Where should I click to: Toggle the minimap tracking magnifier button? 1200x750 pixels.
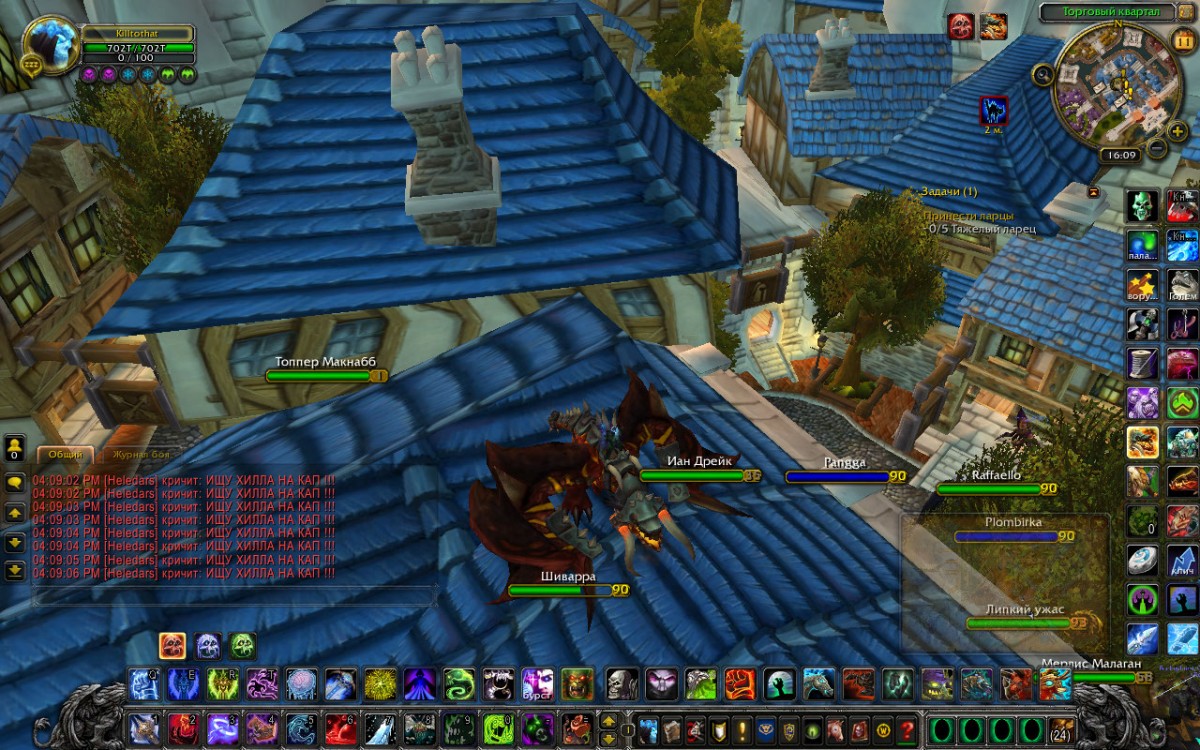(1043, 73)
